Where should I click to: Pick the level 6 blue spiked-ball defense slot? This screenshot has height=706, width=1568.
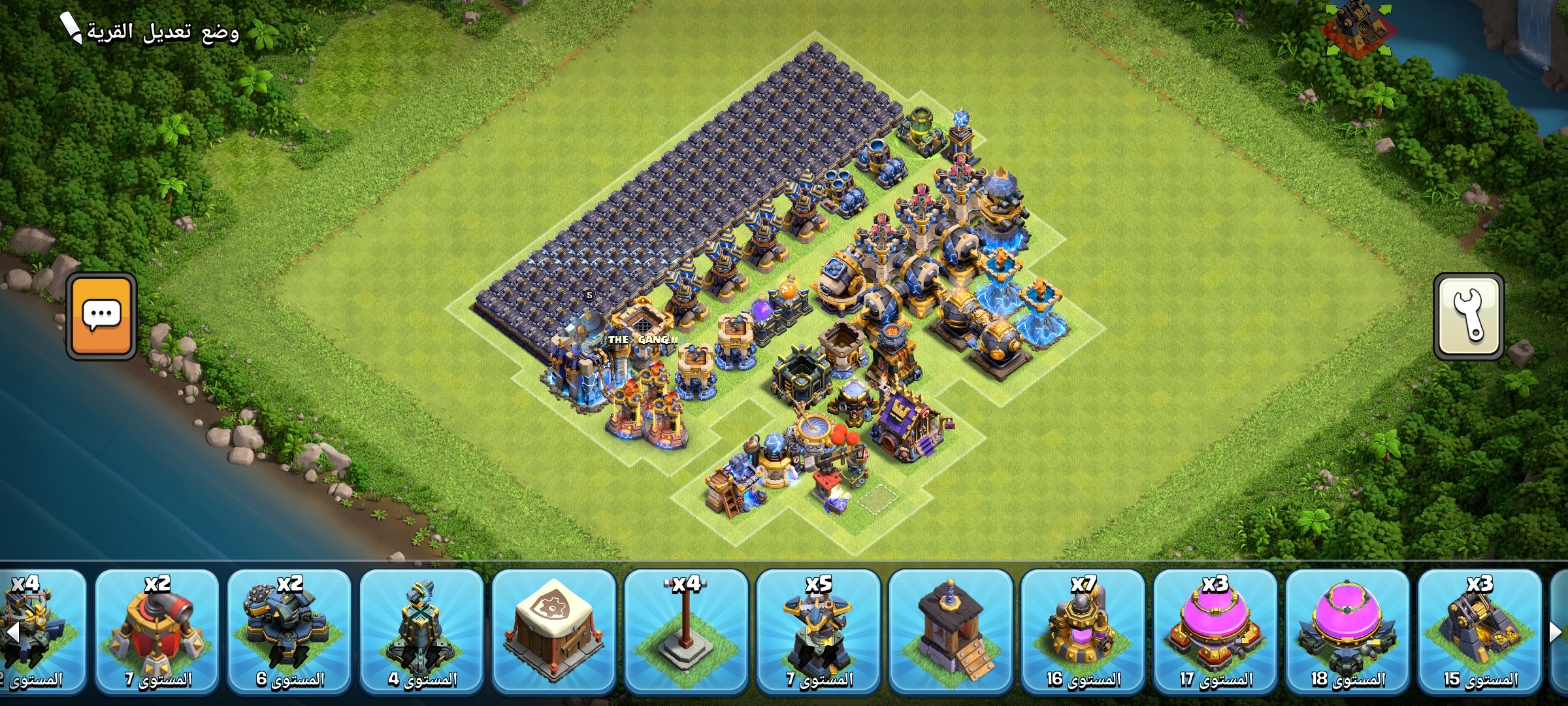pos(289,631)
